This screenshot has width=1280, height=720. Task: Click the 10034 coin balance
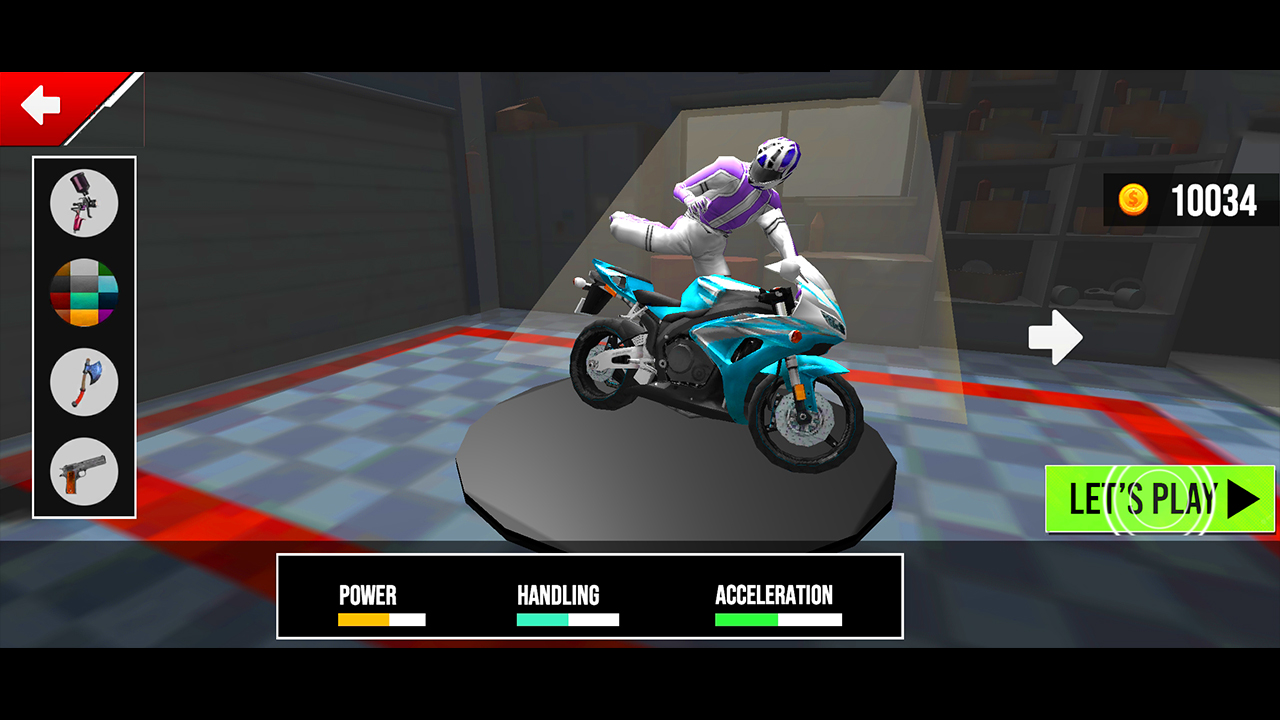(1212, 202)
